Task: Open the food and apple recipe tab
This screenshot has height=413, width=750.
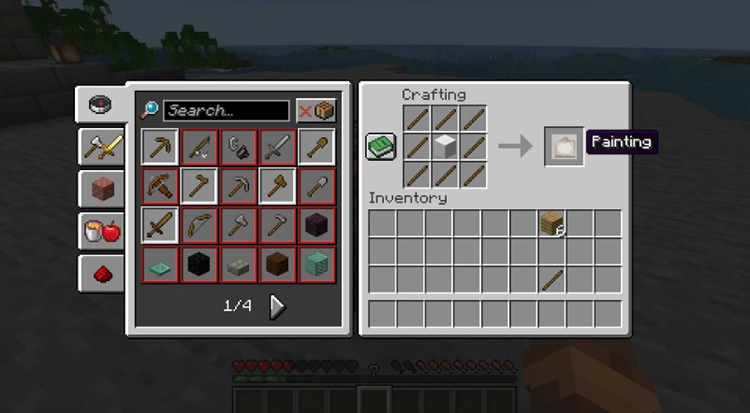Action: coord(101,231)
